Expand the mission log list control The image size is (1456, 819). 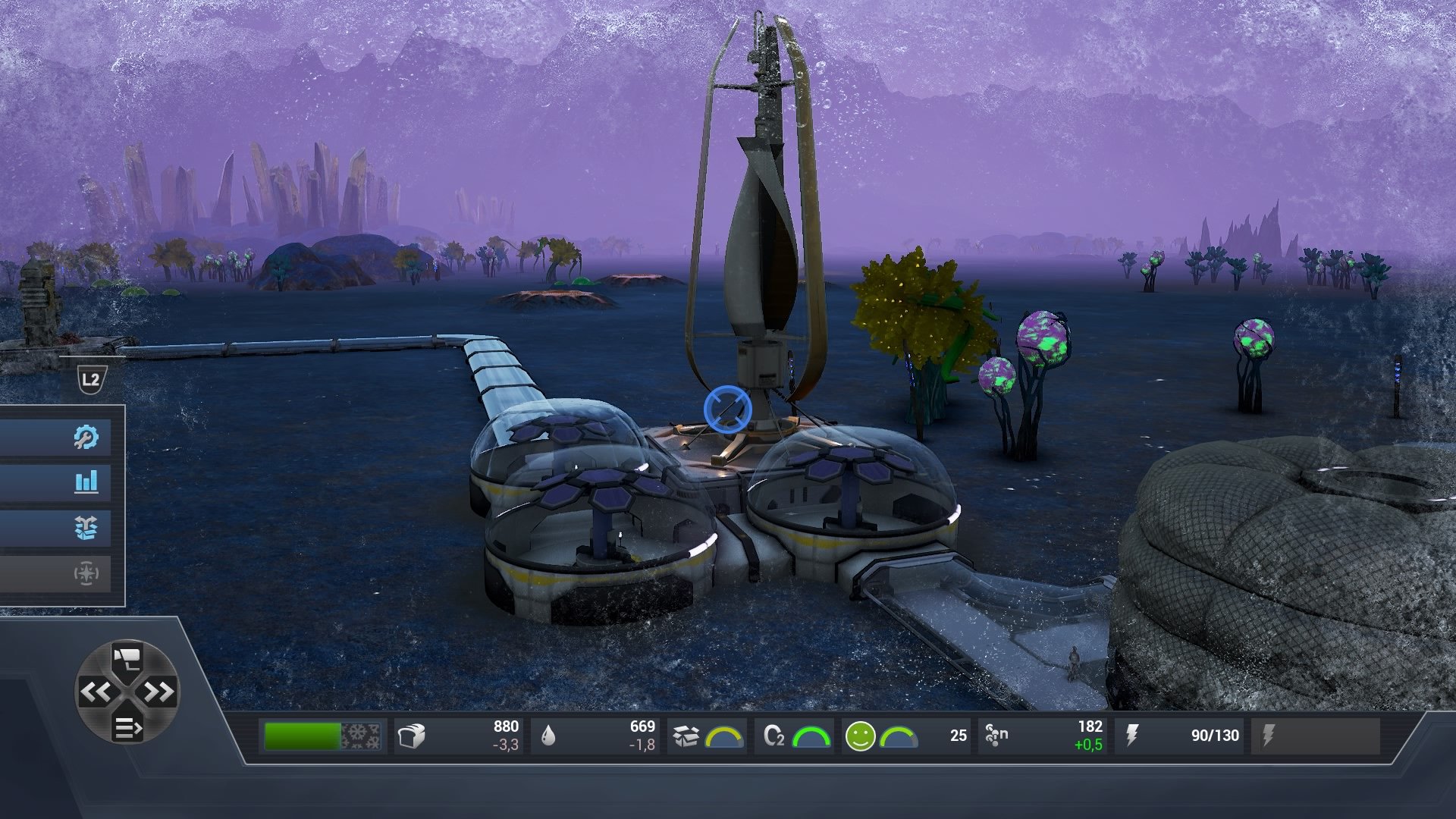click(x=127, y=726)
